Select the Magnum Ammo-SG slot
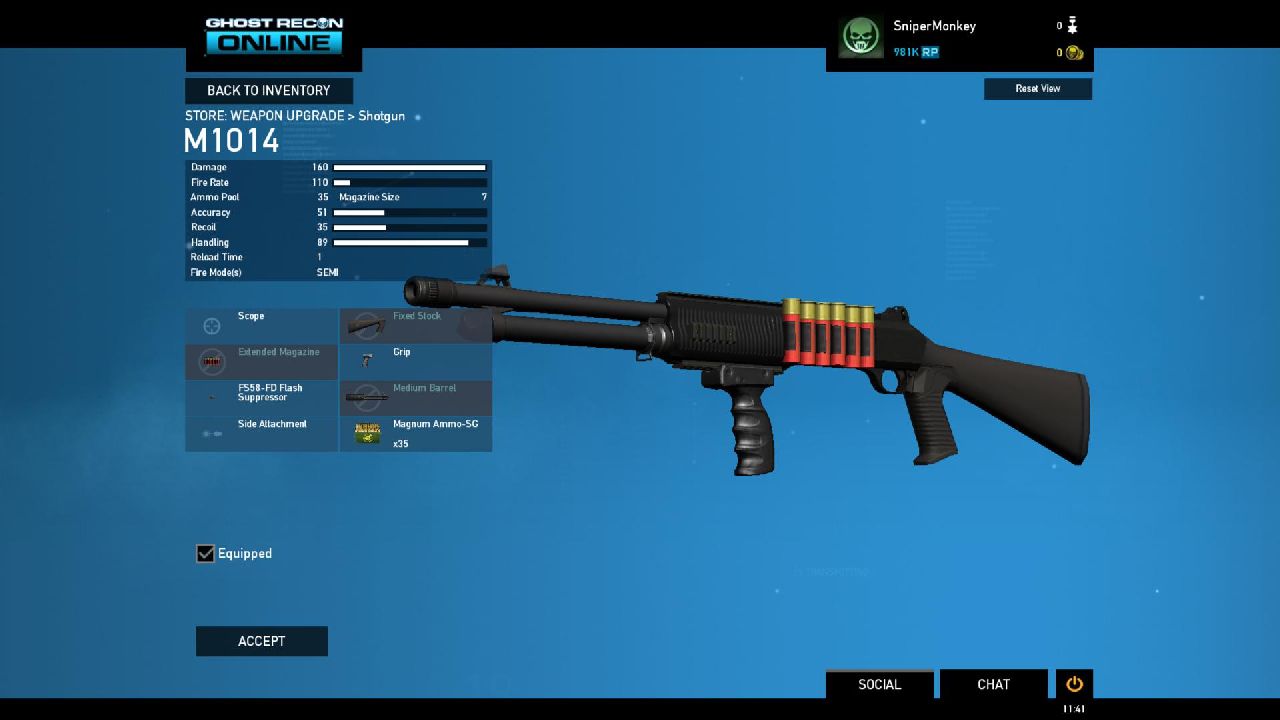 point(415,433)
